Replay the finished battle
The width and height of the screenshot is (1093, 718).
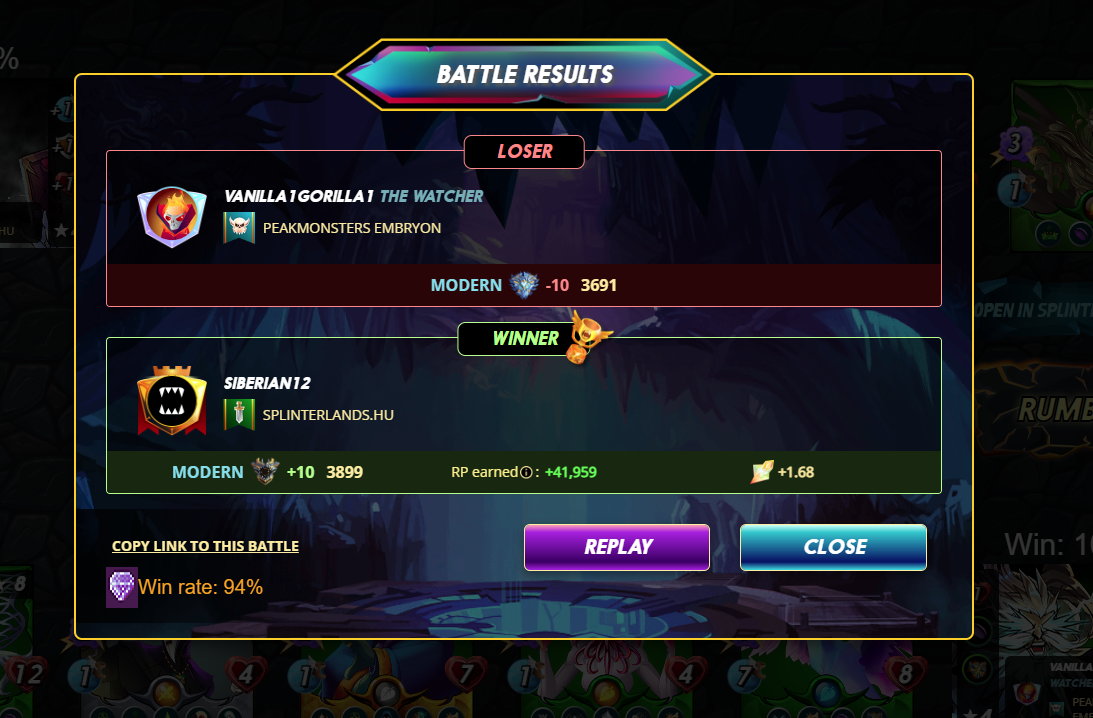(x=616, y=547)
